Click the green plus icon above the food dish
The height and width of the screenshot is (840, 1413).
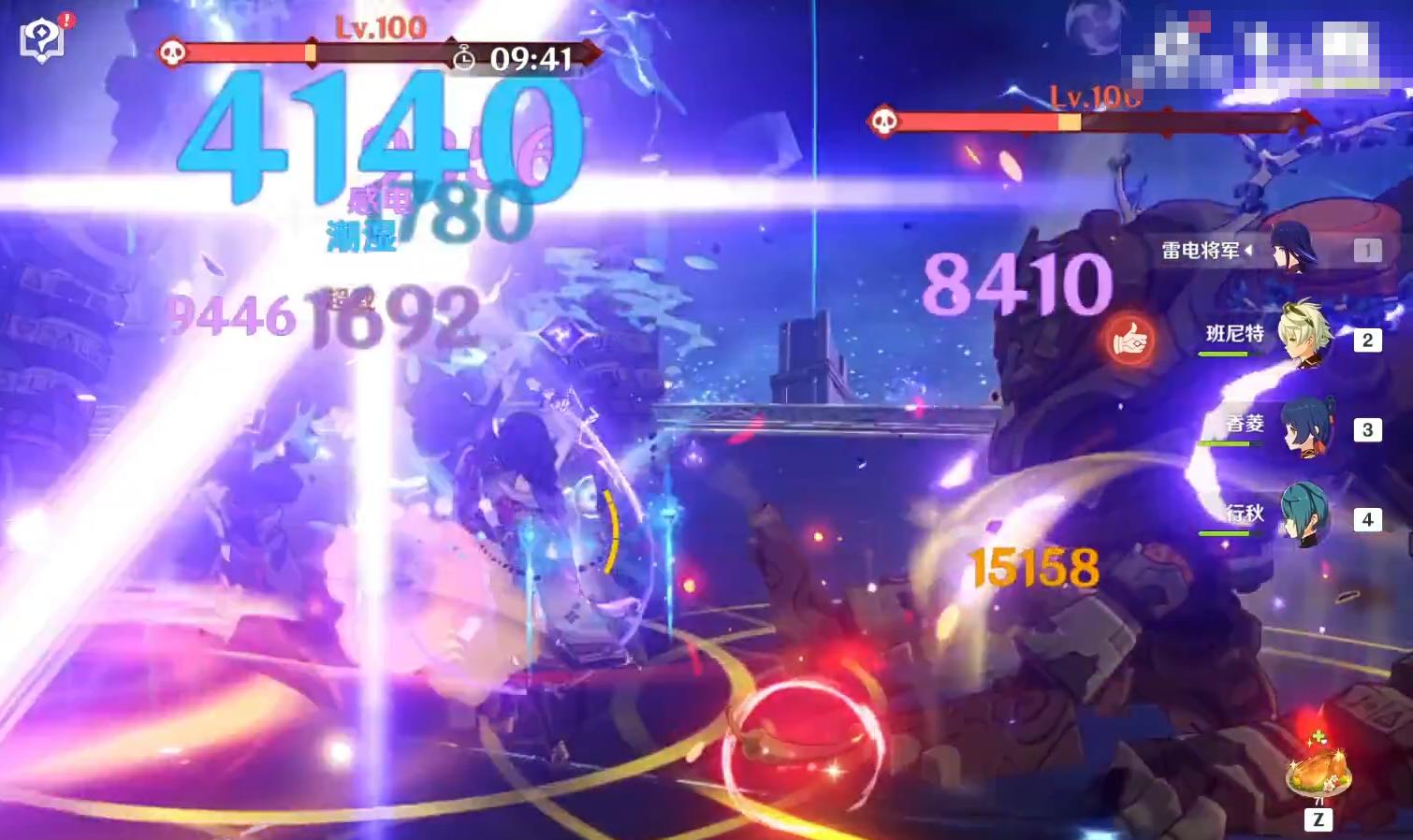[x=1317, y=738]
